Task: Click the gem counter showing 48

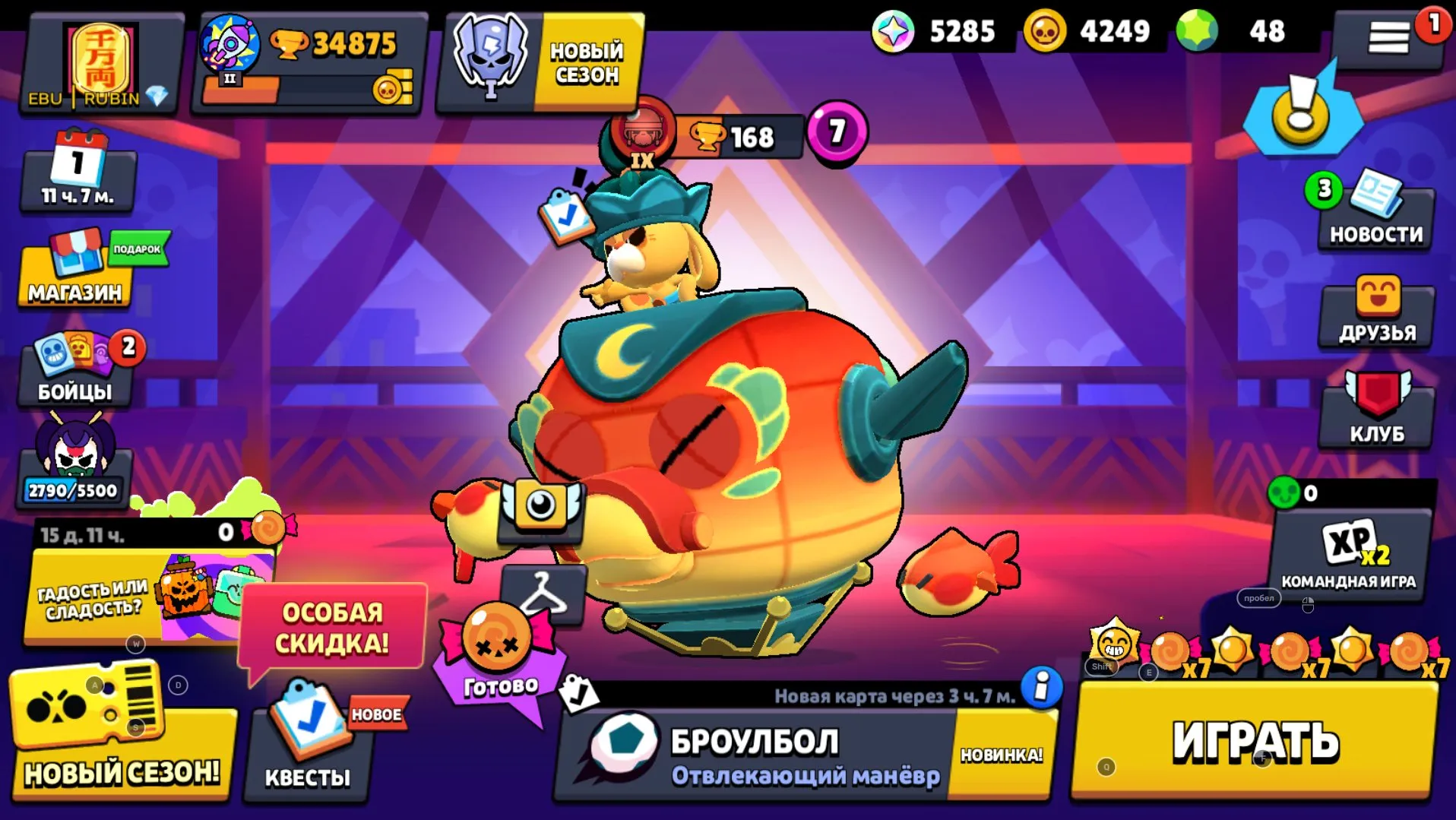Action: (x=1246, y=32)
